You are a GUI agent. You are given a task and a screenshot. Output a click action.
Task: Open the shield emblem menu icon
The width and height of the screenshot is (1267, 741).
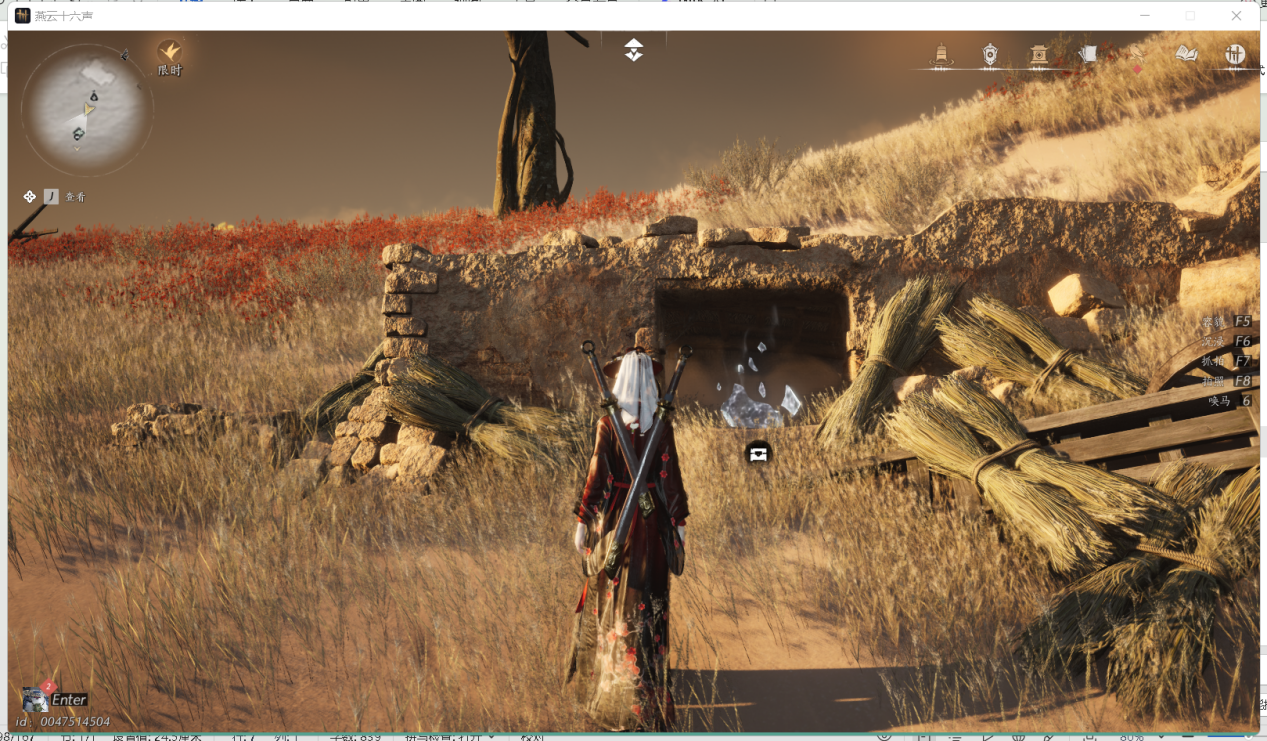990,55
